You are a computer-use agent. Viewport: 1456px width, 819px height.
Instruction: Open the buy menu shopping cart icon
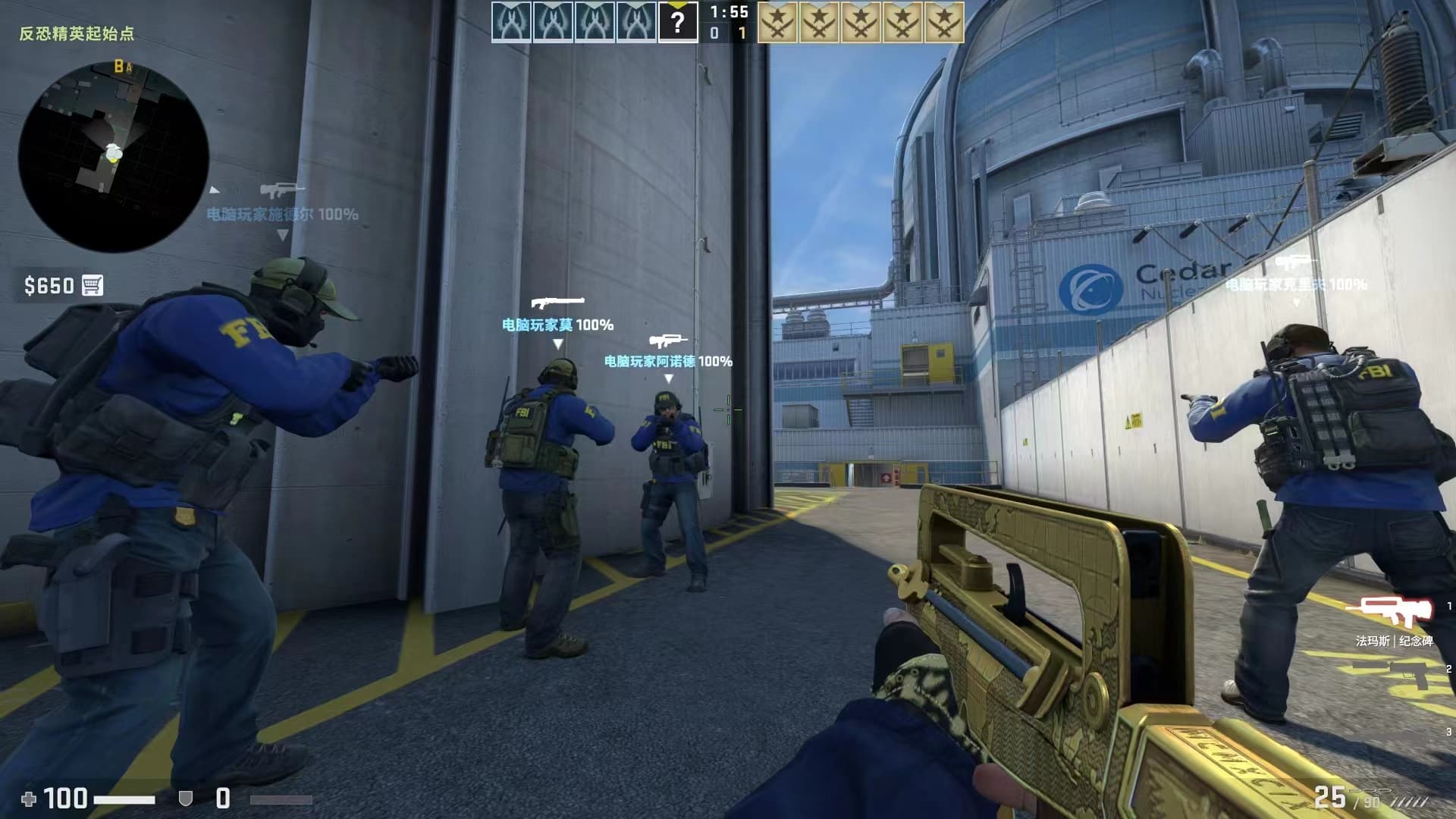[92, 285]
